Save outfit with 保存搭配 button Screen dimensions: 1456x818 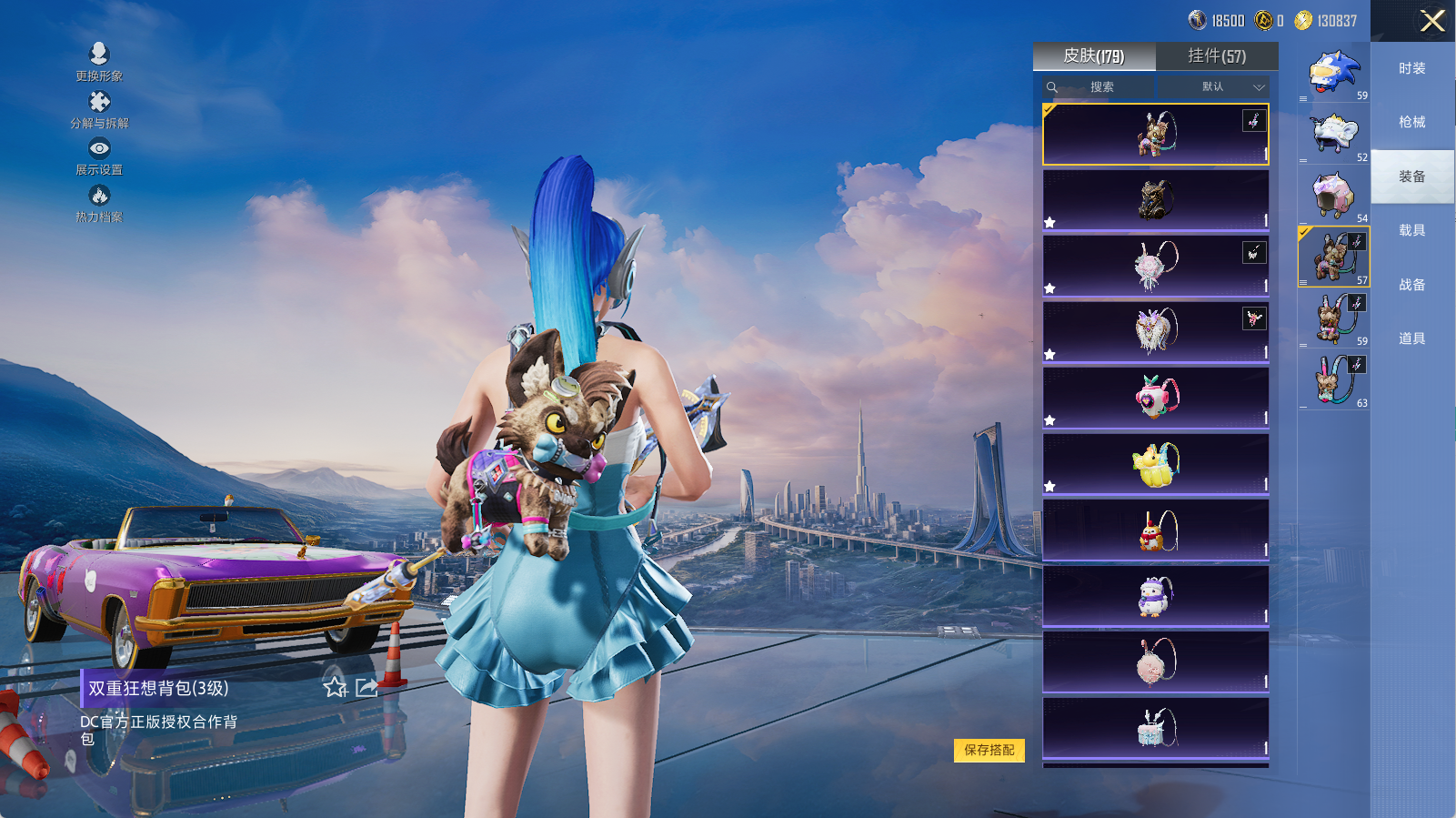coord(989,750)
